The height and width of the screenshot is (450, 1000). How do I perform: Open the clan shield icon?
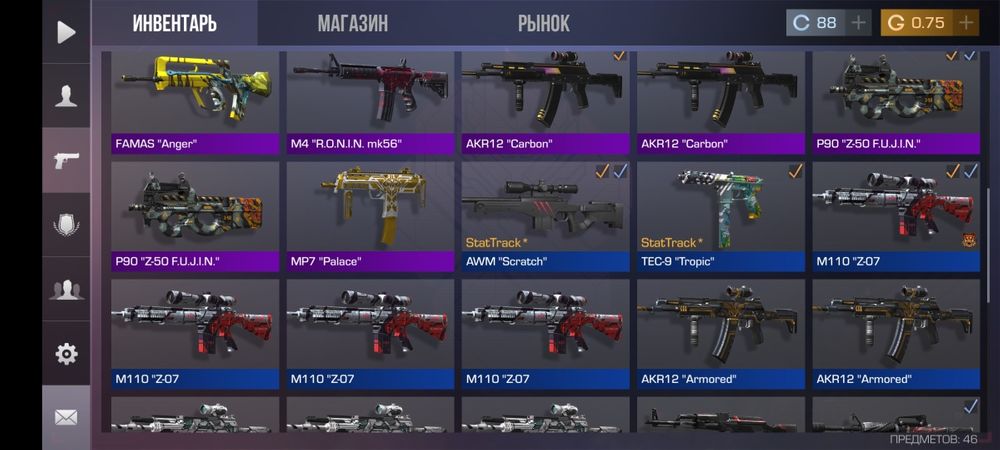[66, 225]
